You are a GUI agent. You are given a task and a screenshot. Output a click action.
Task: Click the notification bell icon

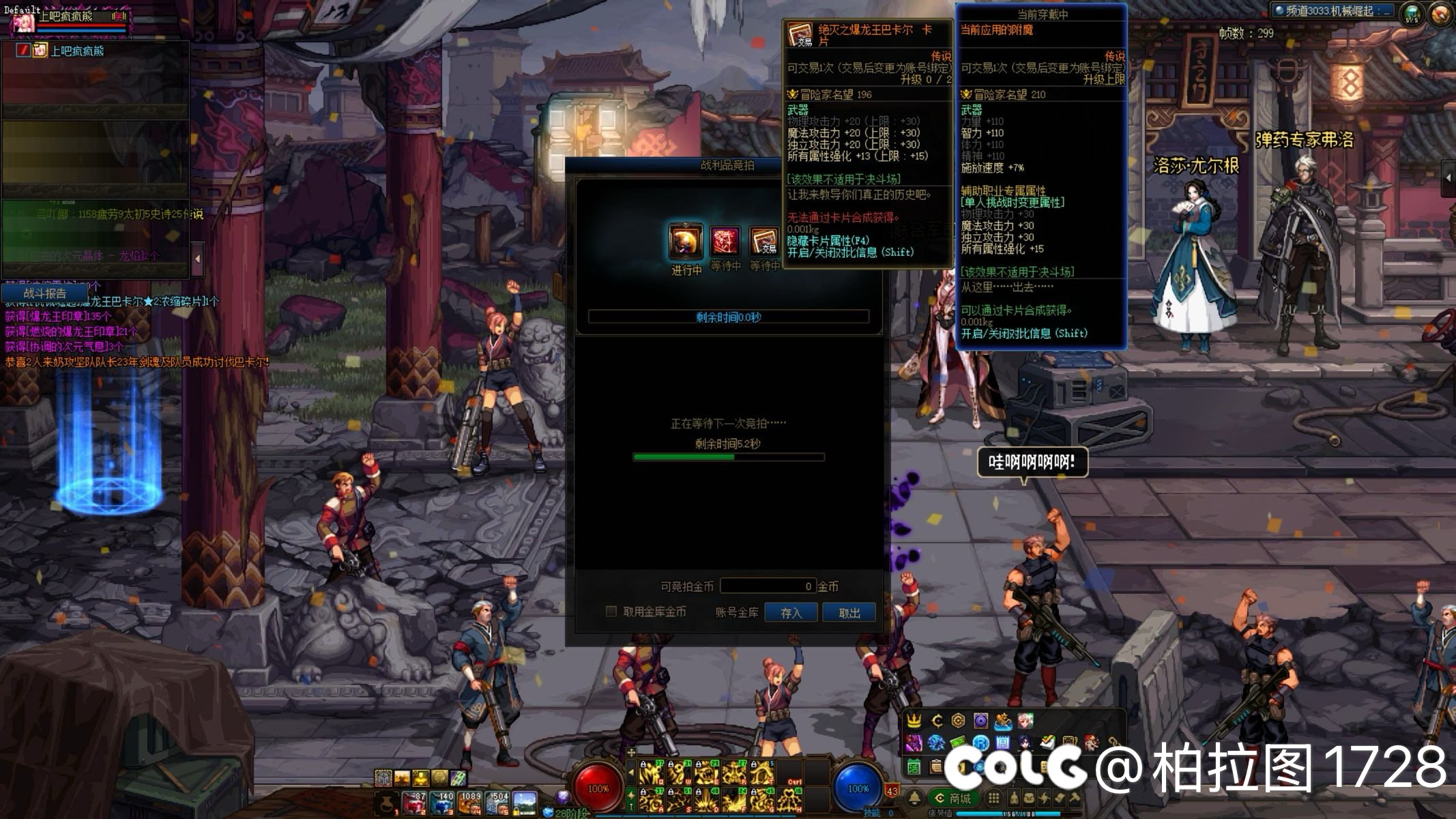(915, 798)
